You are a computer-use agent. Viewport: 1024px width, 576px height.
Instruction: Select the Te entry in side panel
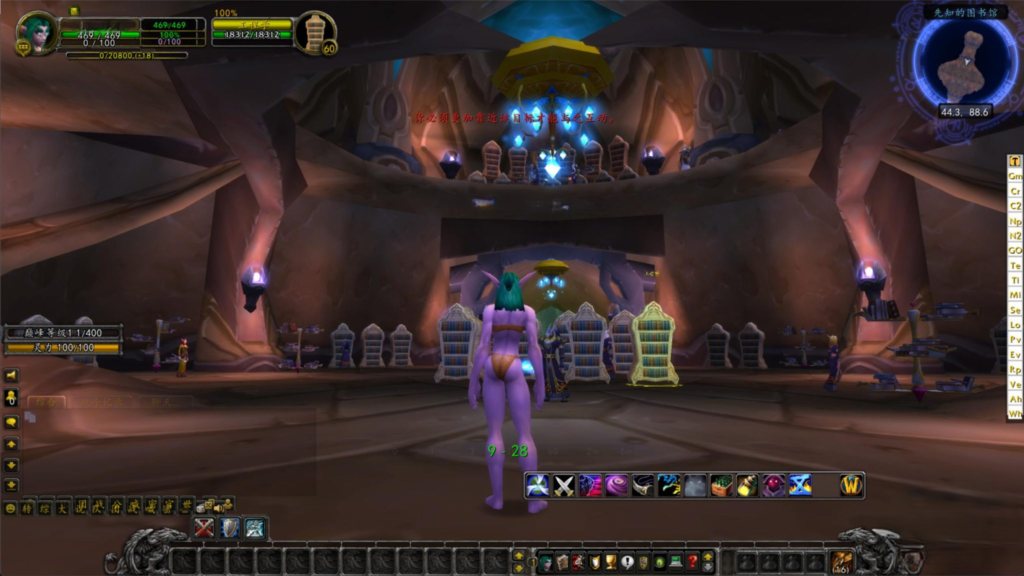[1015, 266]
